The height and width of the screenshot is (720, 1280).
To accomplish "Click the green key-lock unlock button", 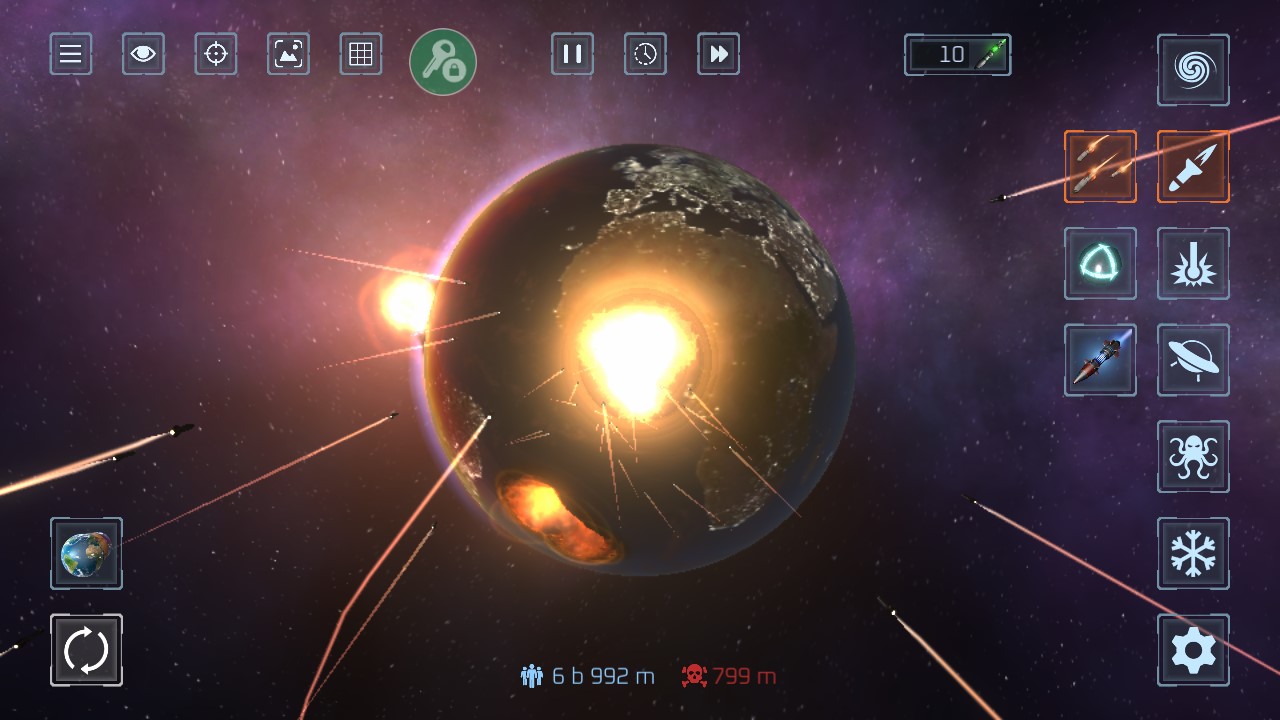I will [x=443, y=62].
